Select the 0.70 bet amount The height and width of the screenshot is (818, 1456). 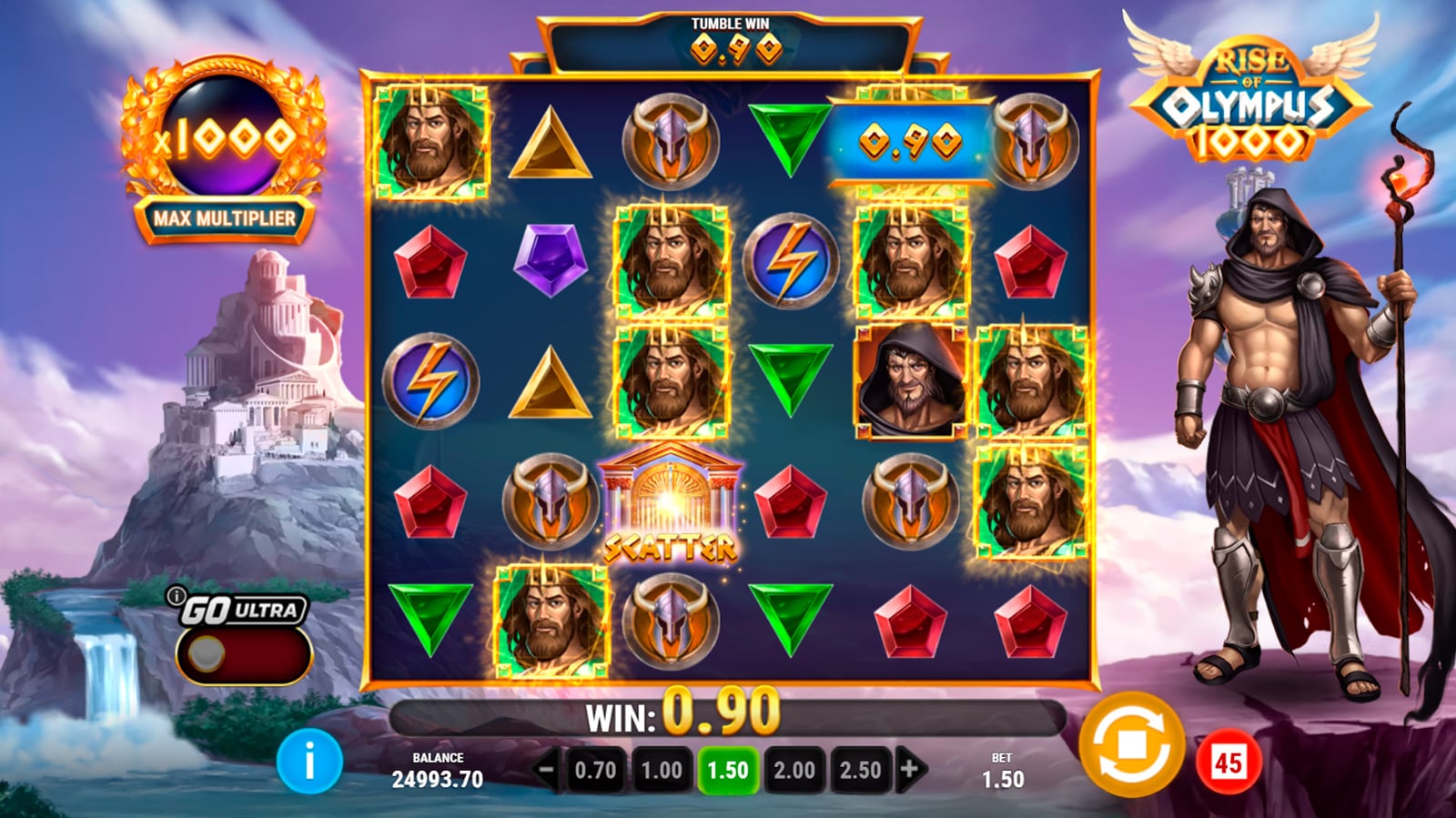[x=595, y=770]
